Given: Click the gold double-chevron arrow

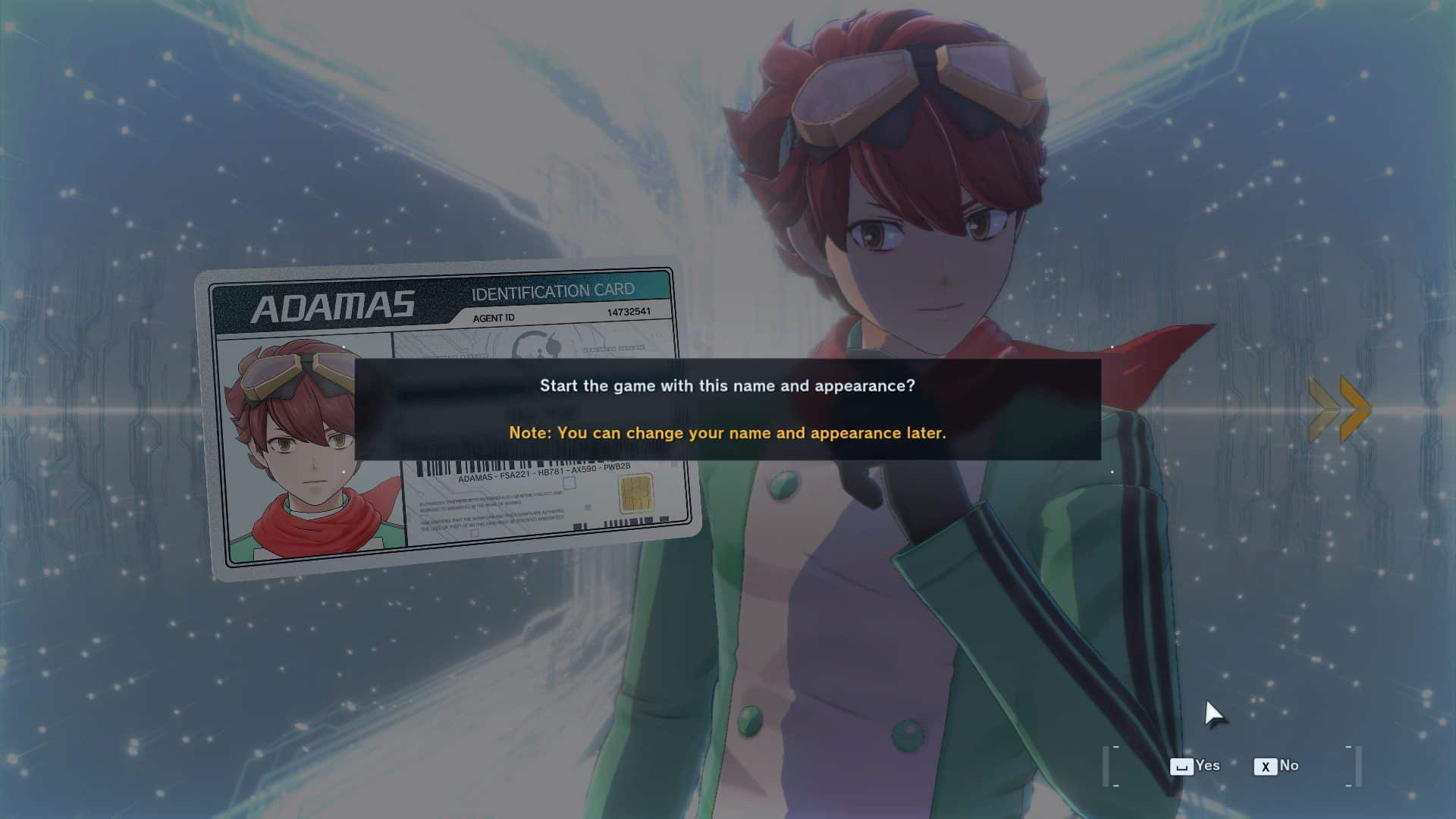Looking at the screenshot, I should click(x=1340, y=409).
